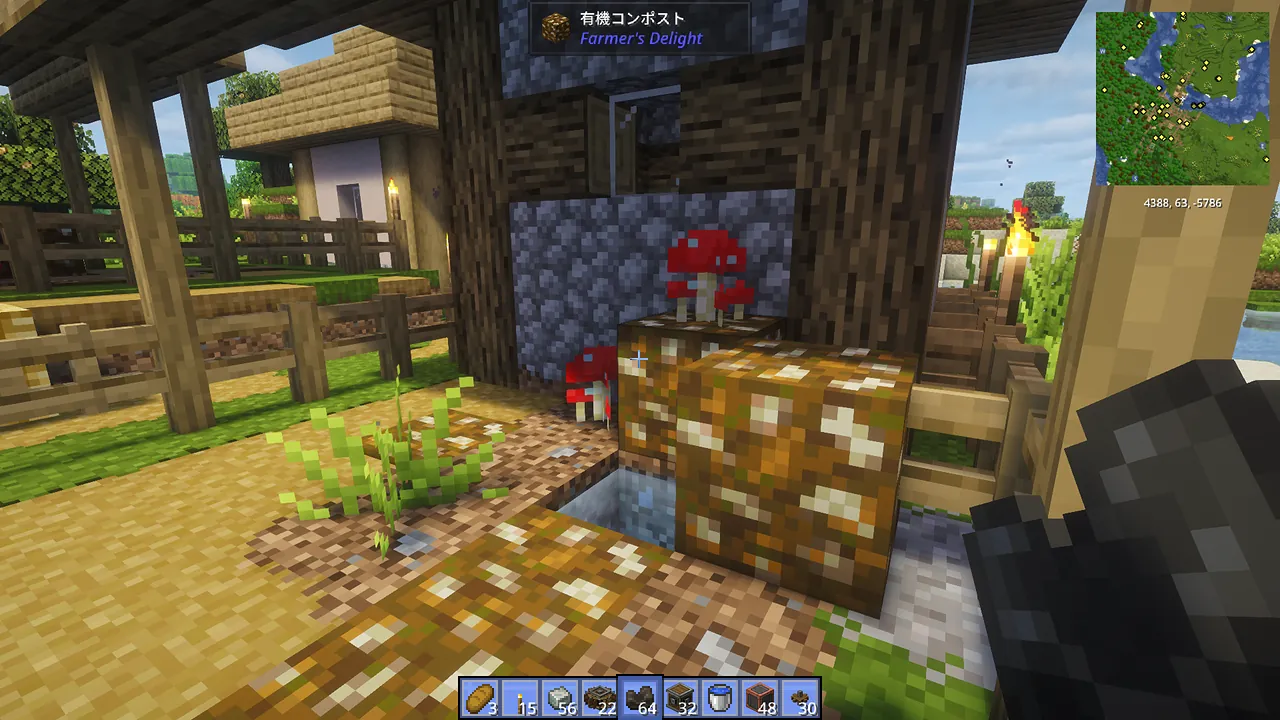Click the coordinates readout below the minimap
Viewport: 1280px width, 720px height.
[1182, 202]
